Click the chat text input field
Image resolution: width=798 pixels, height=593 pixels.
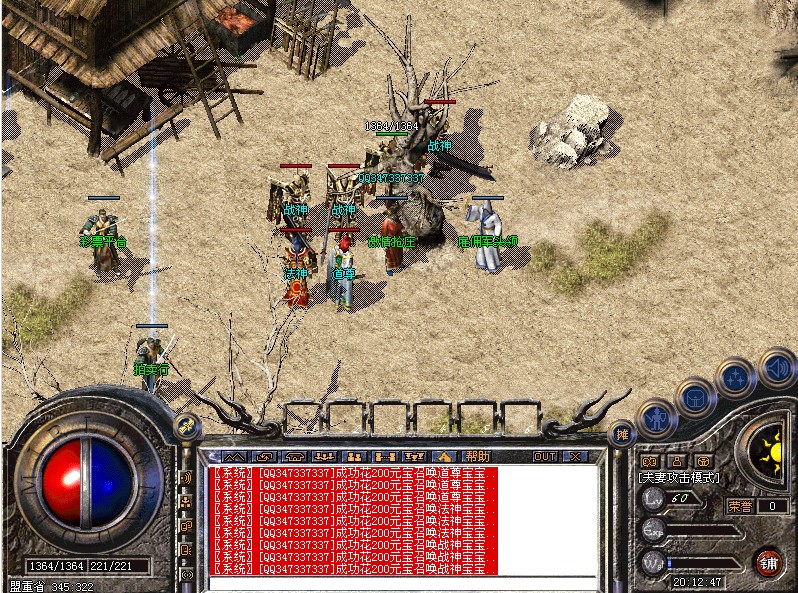(x=400, y=582)
